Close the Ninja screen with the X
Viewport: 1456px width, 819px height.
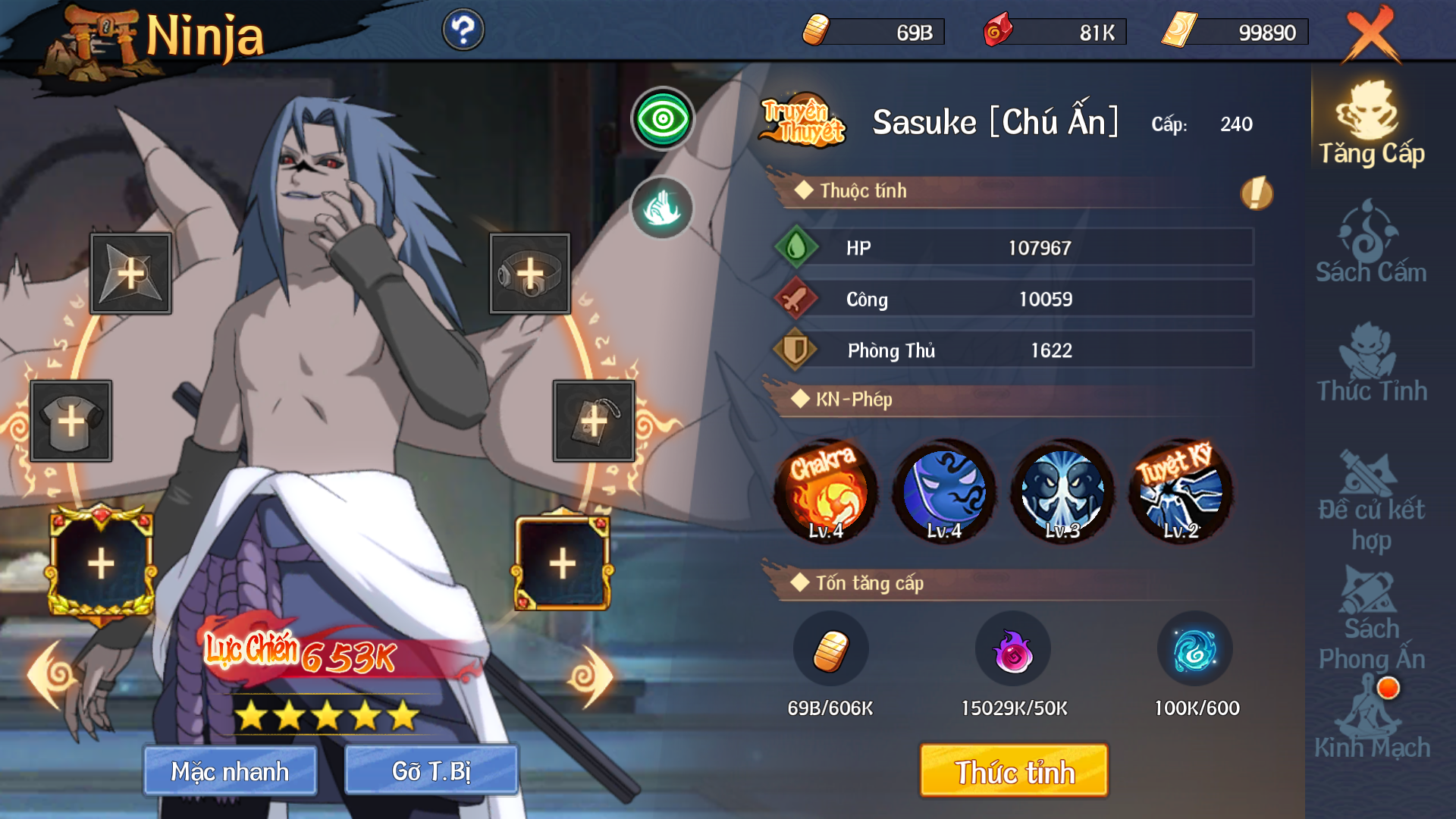1371,35
